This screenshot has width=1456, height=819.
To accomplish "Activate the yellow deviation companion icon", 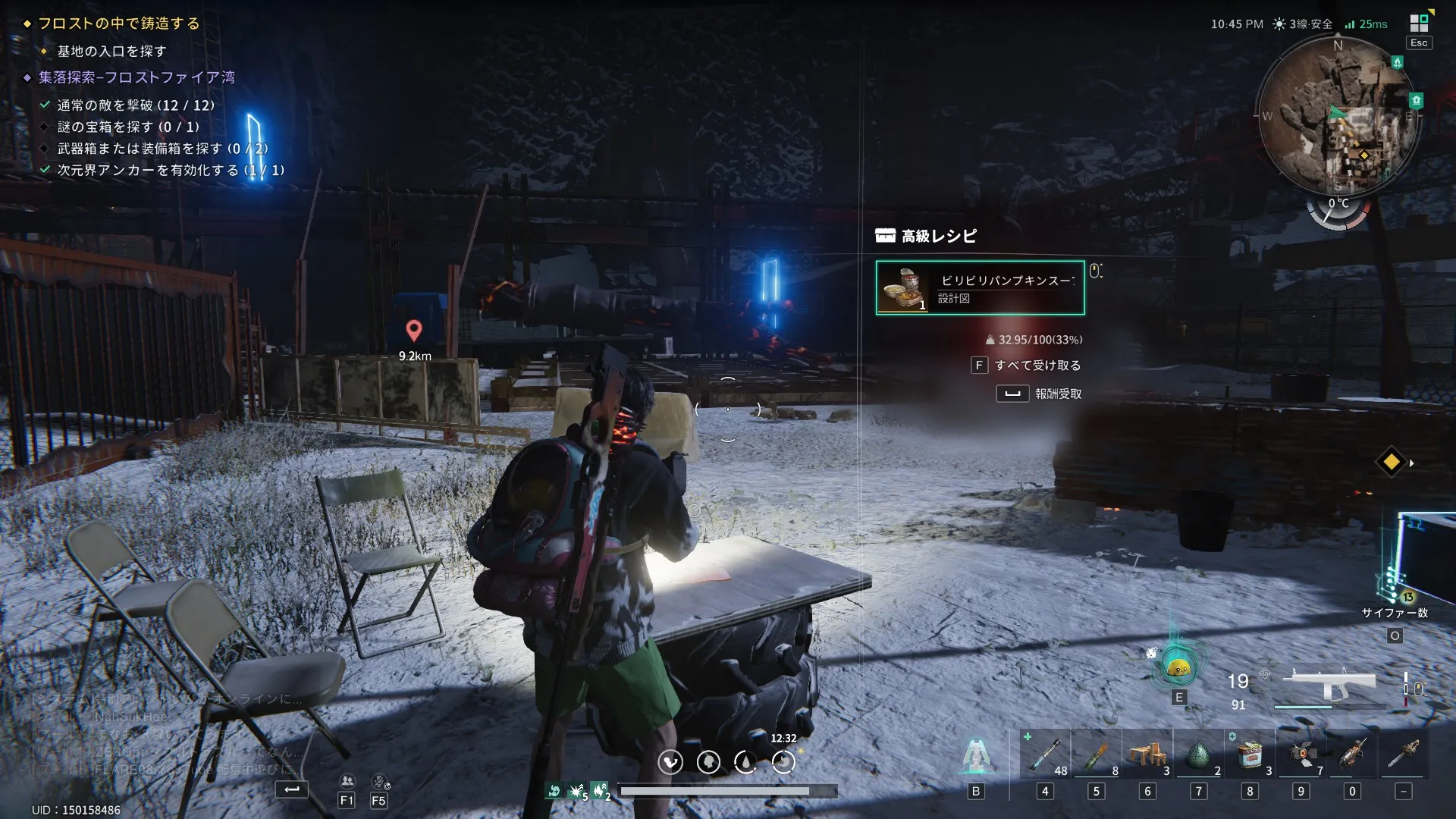I will [x=1178, y=668].
